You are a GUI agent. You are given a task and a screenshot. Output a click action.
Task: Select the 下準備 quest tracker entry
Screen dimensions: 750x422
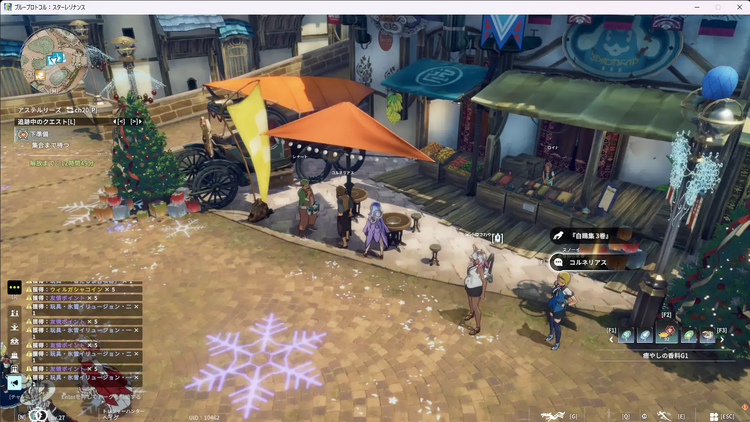[x=38, y=133]
